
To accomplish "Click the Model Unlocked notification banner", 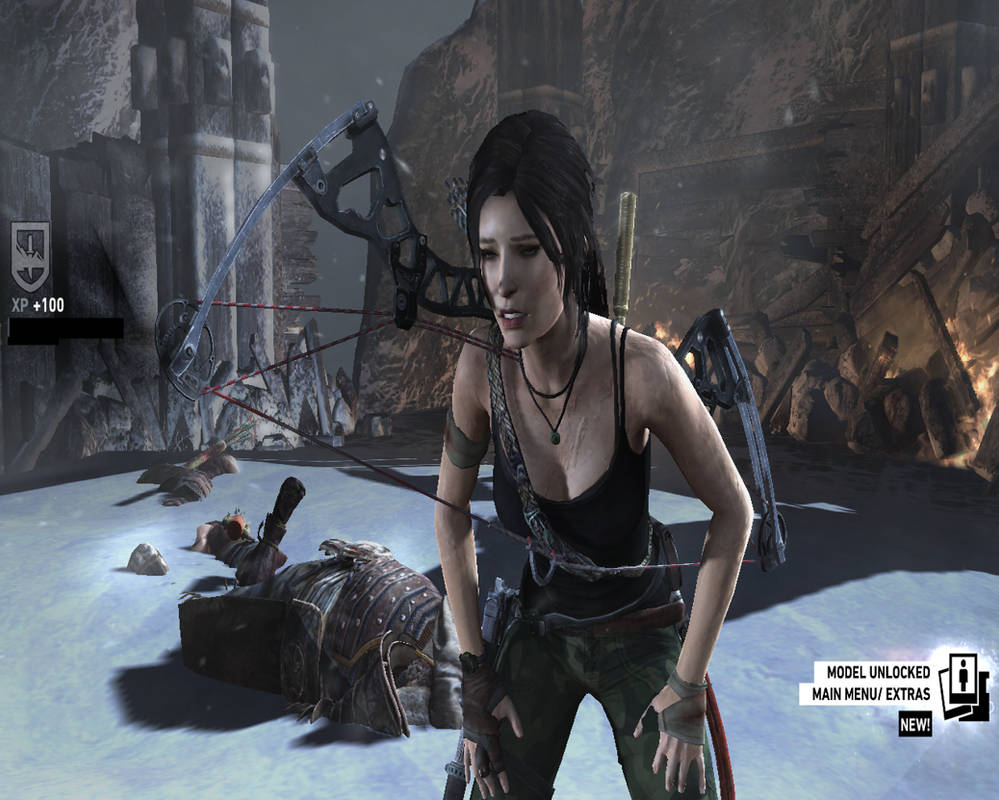I will point(871,682).
